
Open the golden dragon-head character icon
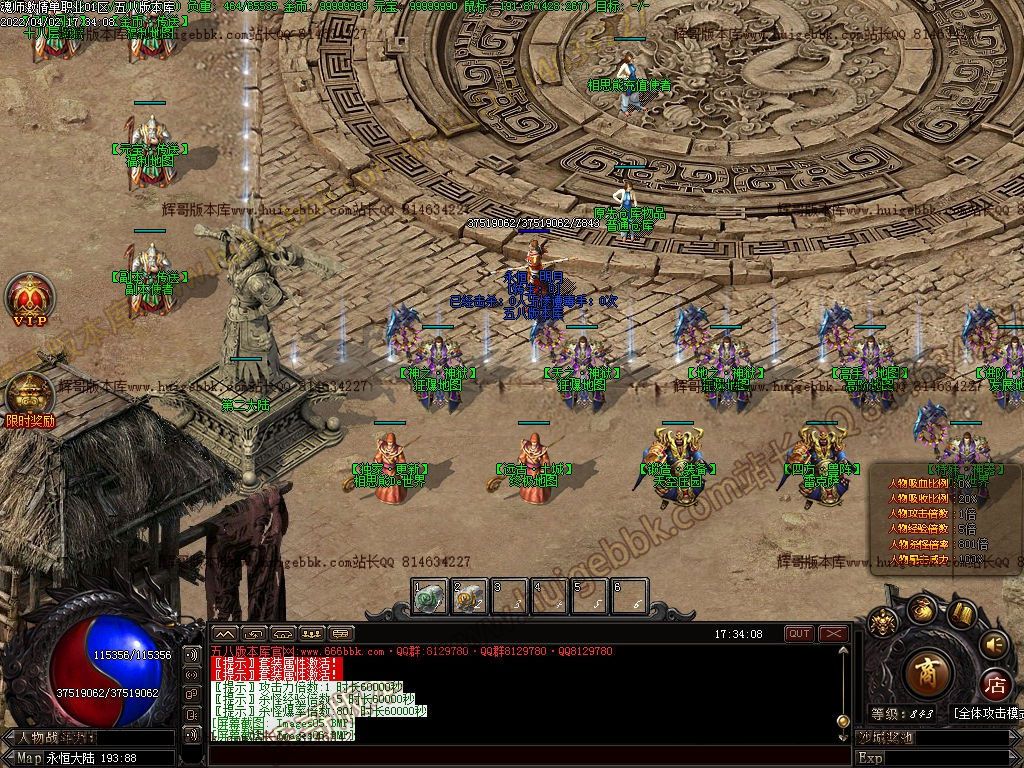(x=882, y=624)
